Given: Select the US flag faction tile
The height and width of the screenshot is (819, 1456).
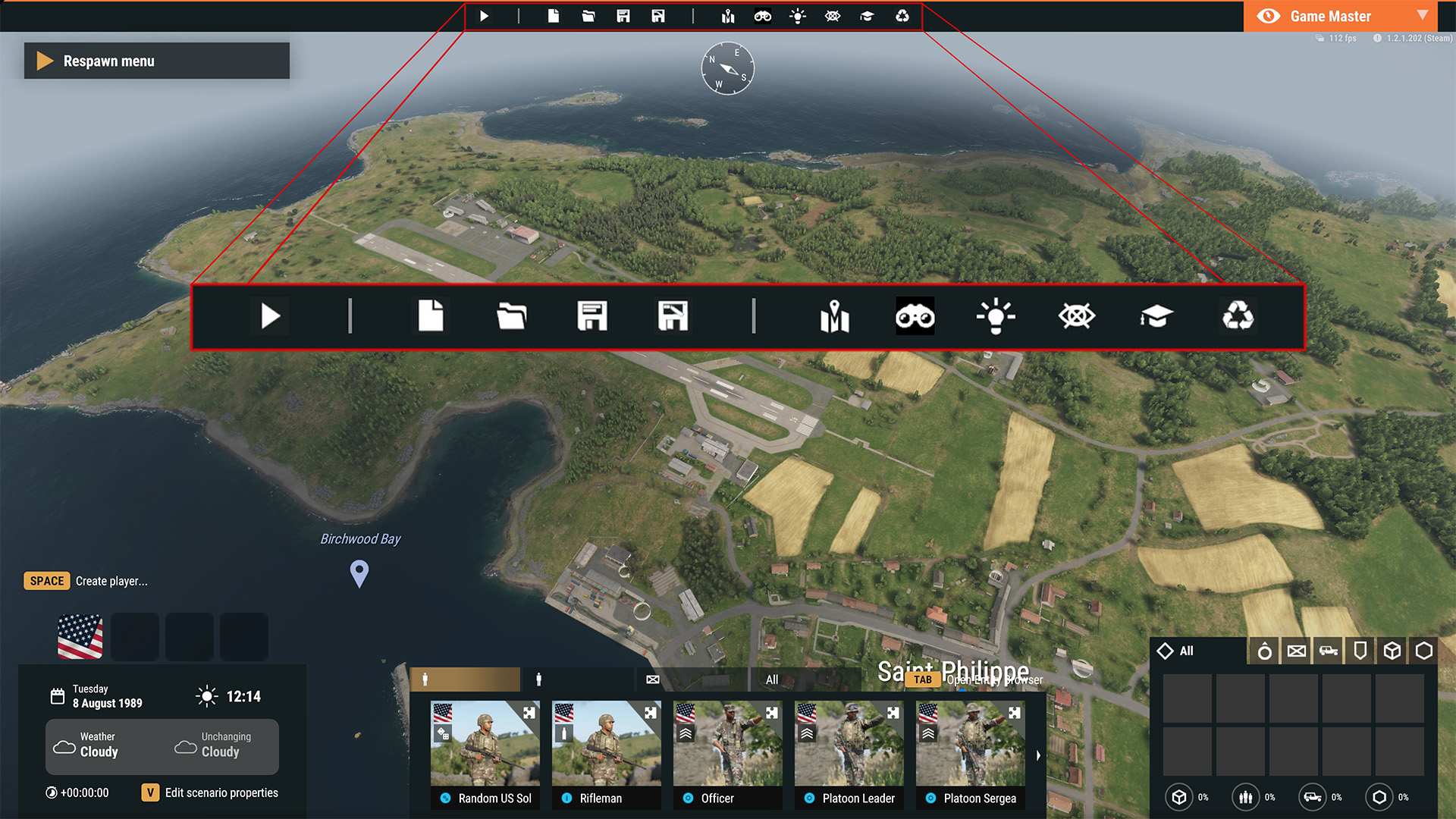Looking at the screenshot, I should pyautogui.click(x=80, y=637).
